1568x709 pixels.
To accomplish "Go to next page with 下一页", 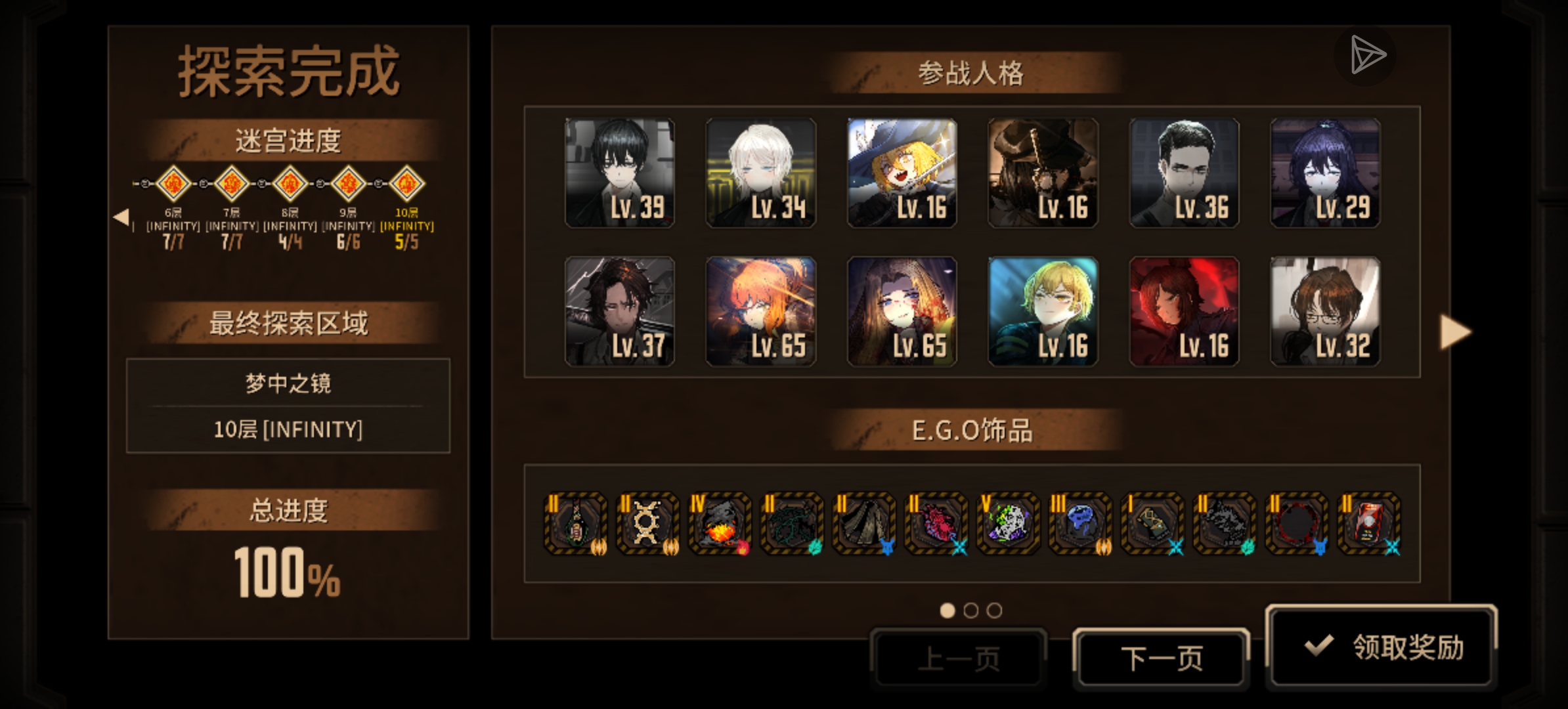I will tap(1161, 658).
